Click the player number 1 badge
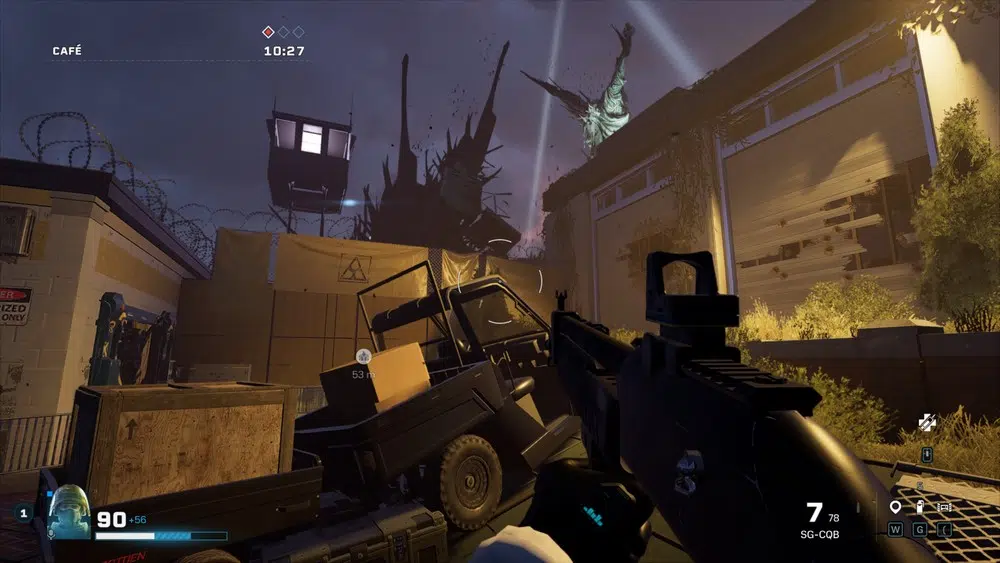 pos(24,514)
